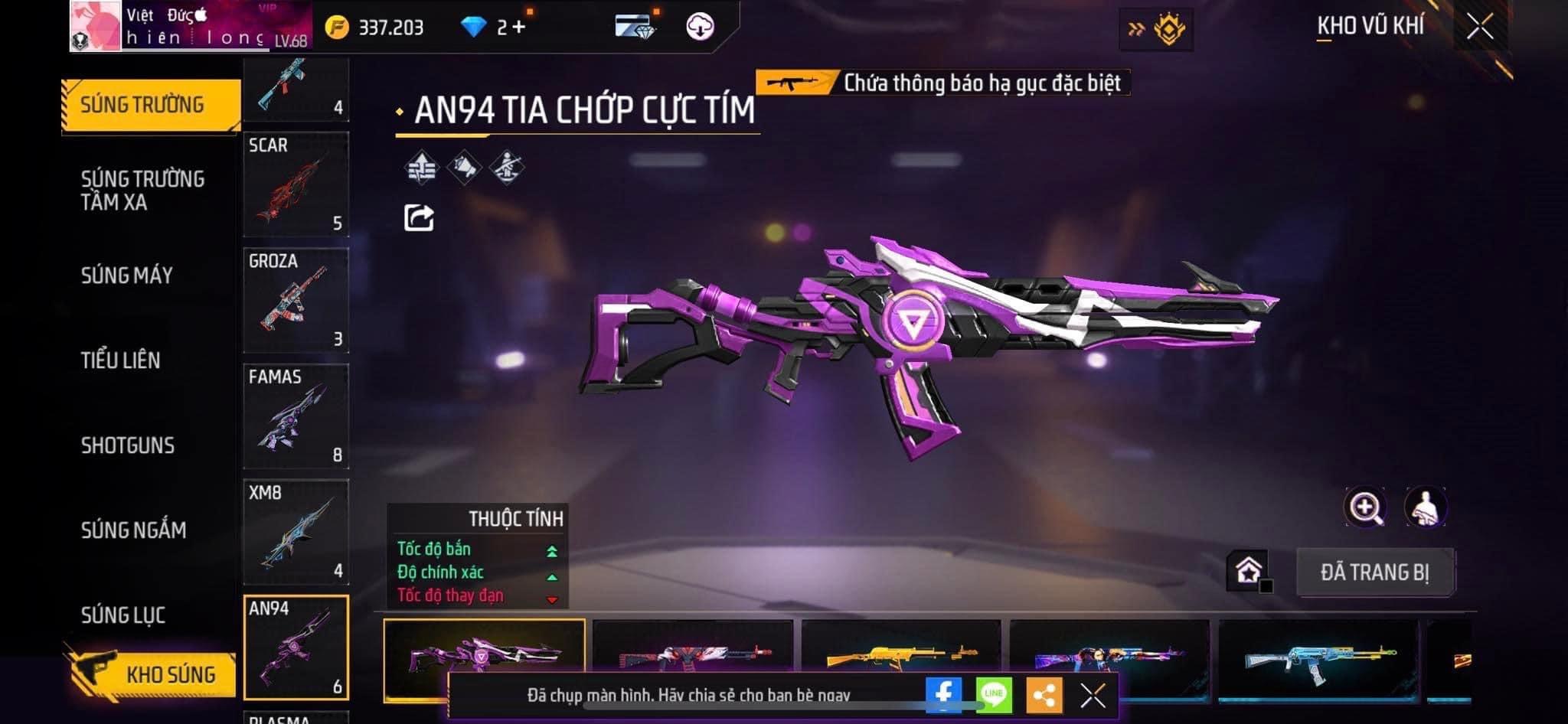Select the AN94 weapon tile
Viewport: 1568px width, 724px height.
(x=296, y=647)
